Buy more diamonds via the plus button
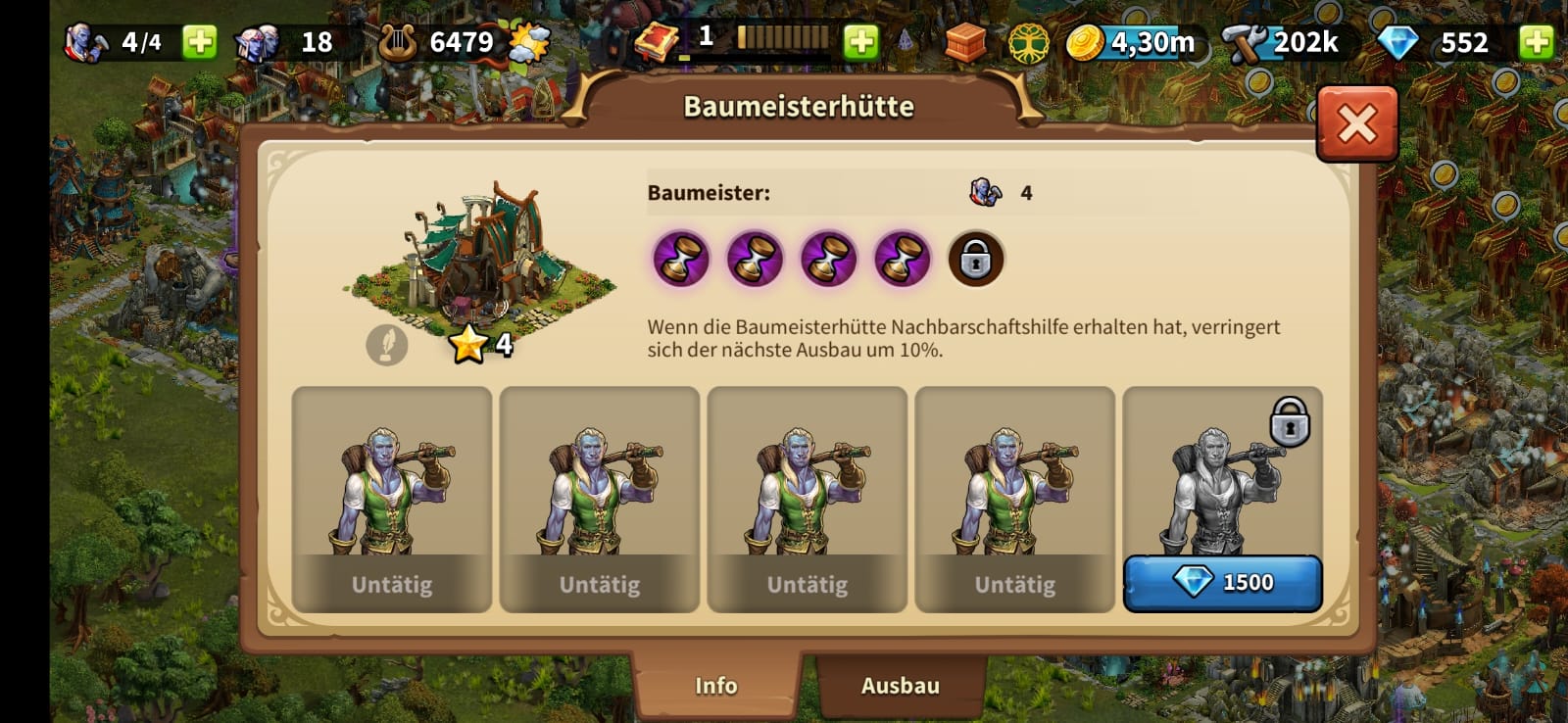The width and height of the screenshot is (1568, 723). (x=1536, y=42)
